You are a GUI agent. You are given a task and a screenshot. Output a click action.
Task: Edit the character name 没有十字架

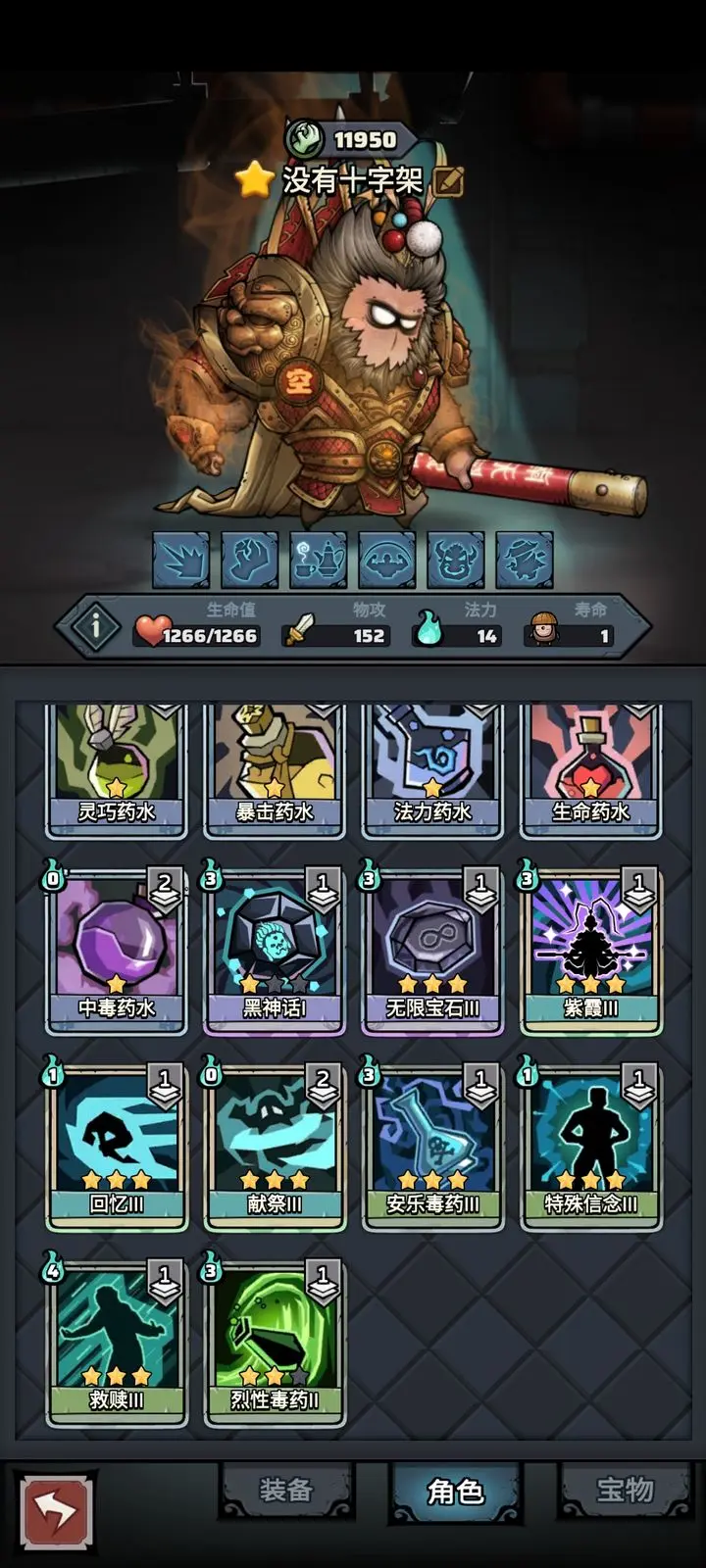[449, 181]
